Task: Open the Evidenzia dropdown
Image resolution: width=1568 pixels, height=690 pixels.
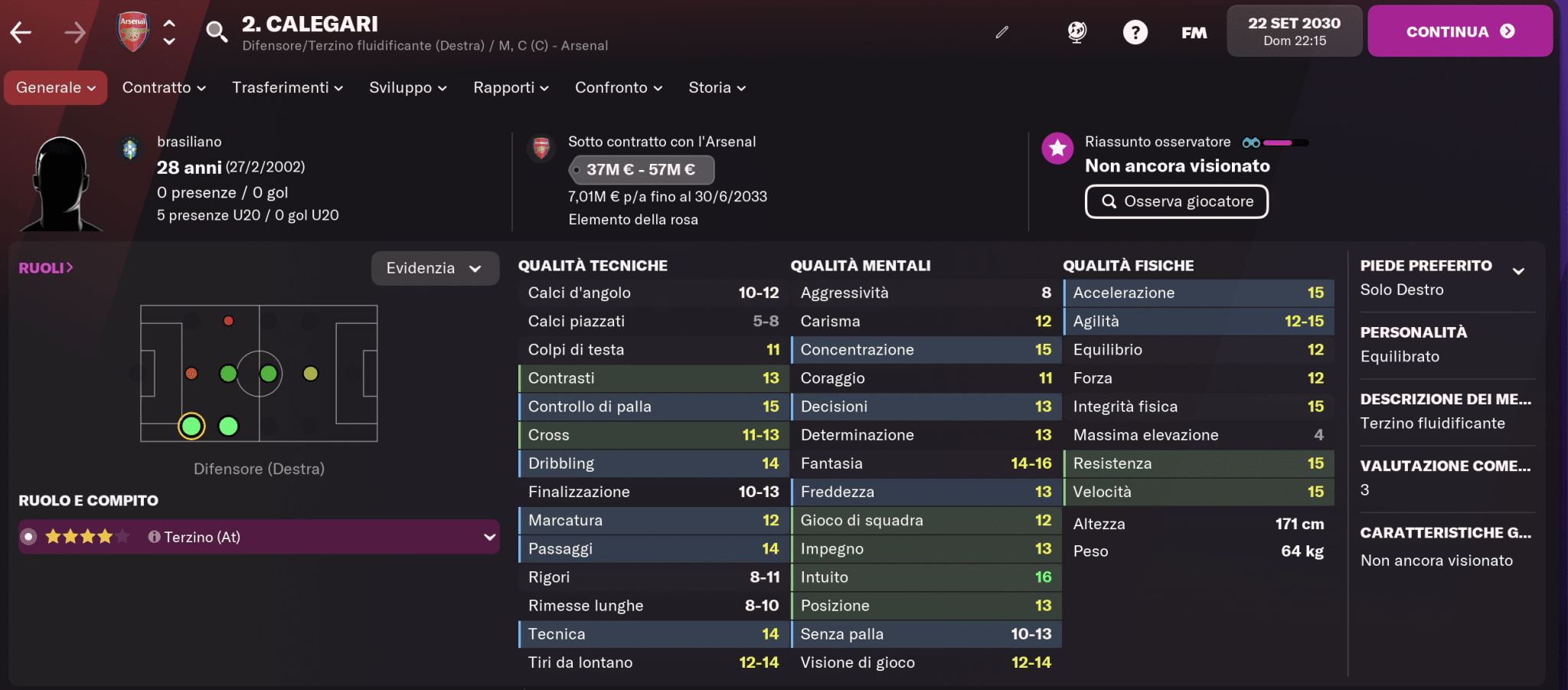Action: (x=435, y=268)
